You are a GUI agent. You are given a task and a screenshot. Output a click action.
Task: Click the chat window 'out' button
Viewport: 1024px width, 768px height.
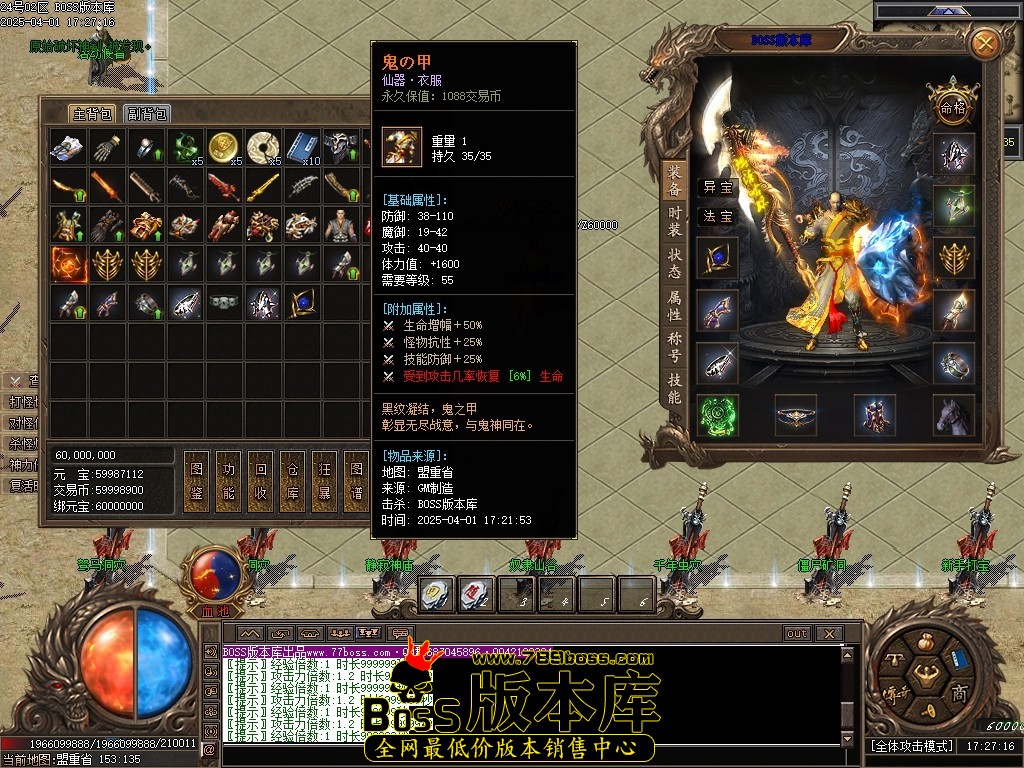coord(796,634)
